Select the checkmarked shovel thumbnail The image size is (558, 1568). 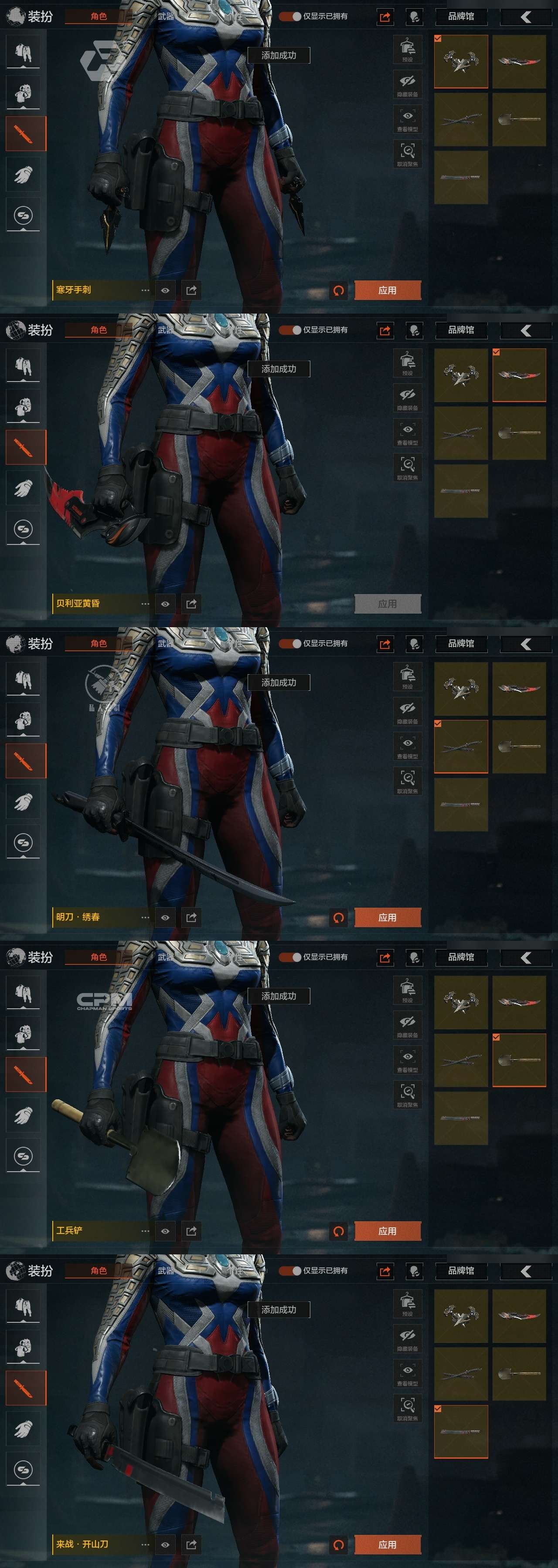519,1060
